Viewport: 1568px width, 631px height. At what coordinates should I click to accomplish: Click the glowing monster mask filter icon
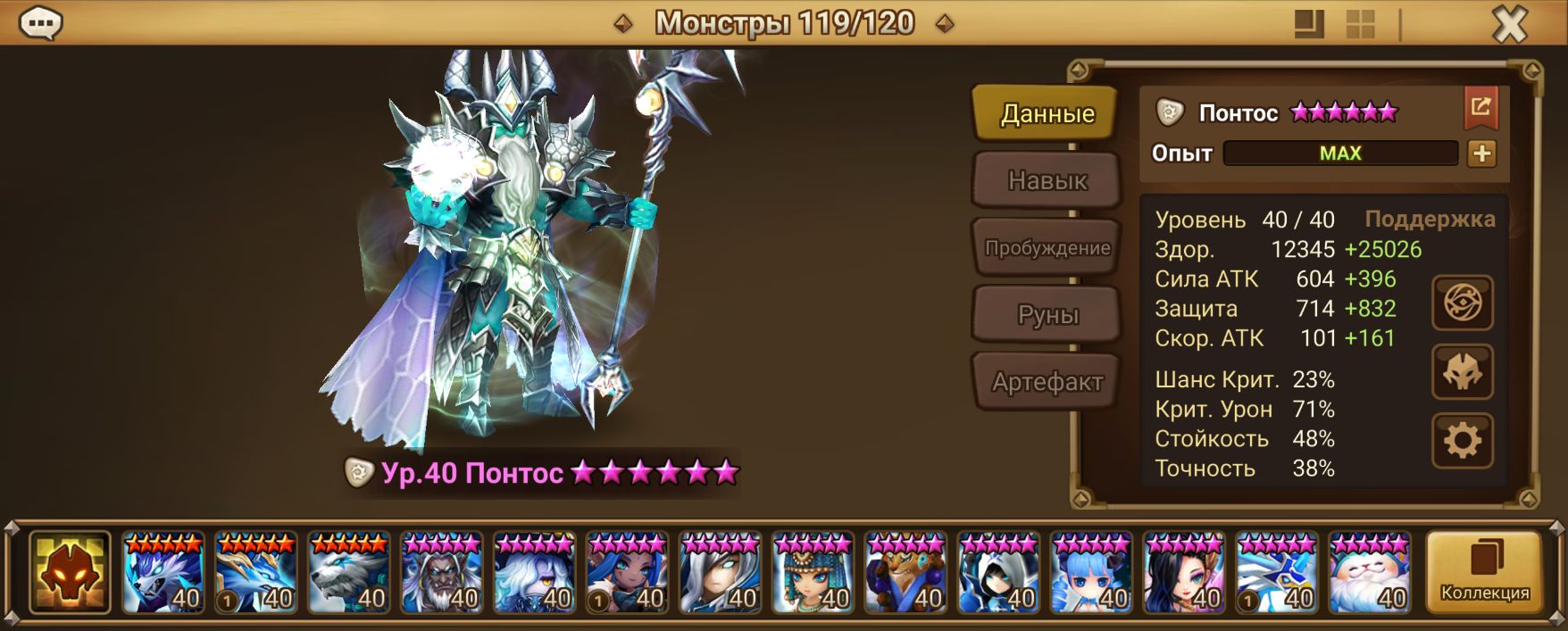coord(70,572)
